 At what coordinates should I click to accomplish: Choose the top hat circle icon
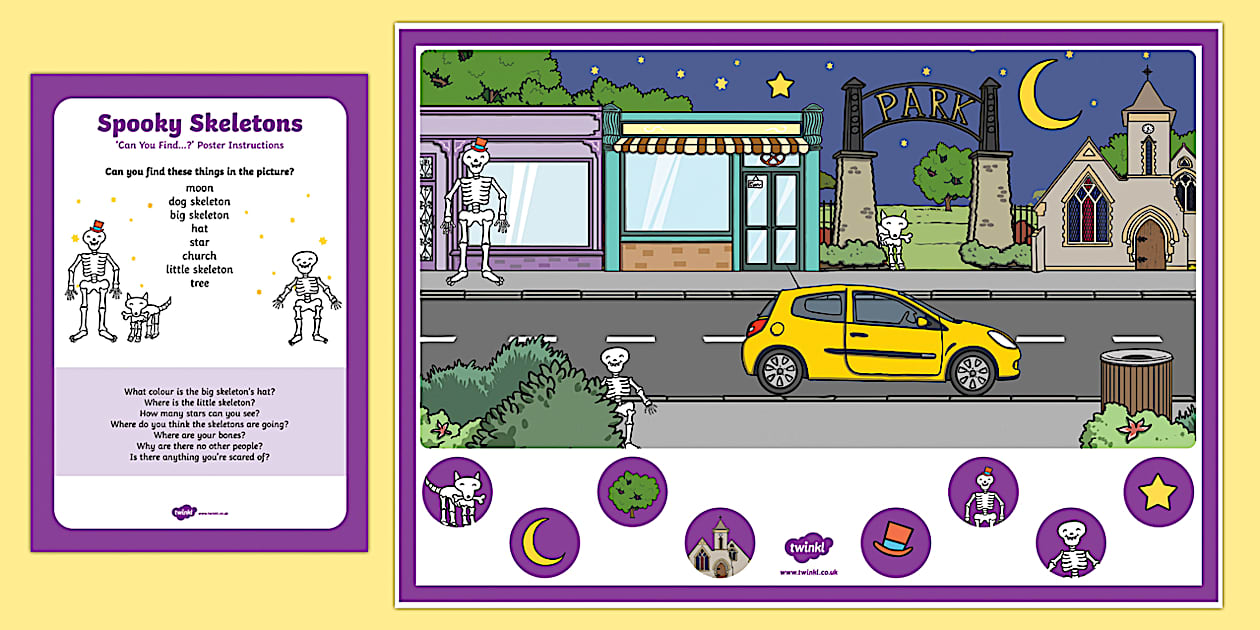click(895, 543)
